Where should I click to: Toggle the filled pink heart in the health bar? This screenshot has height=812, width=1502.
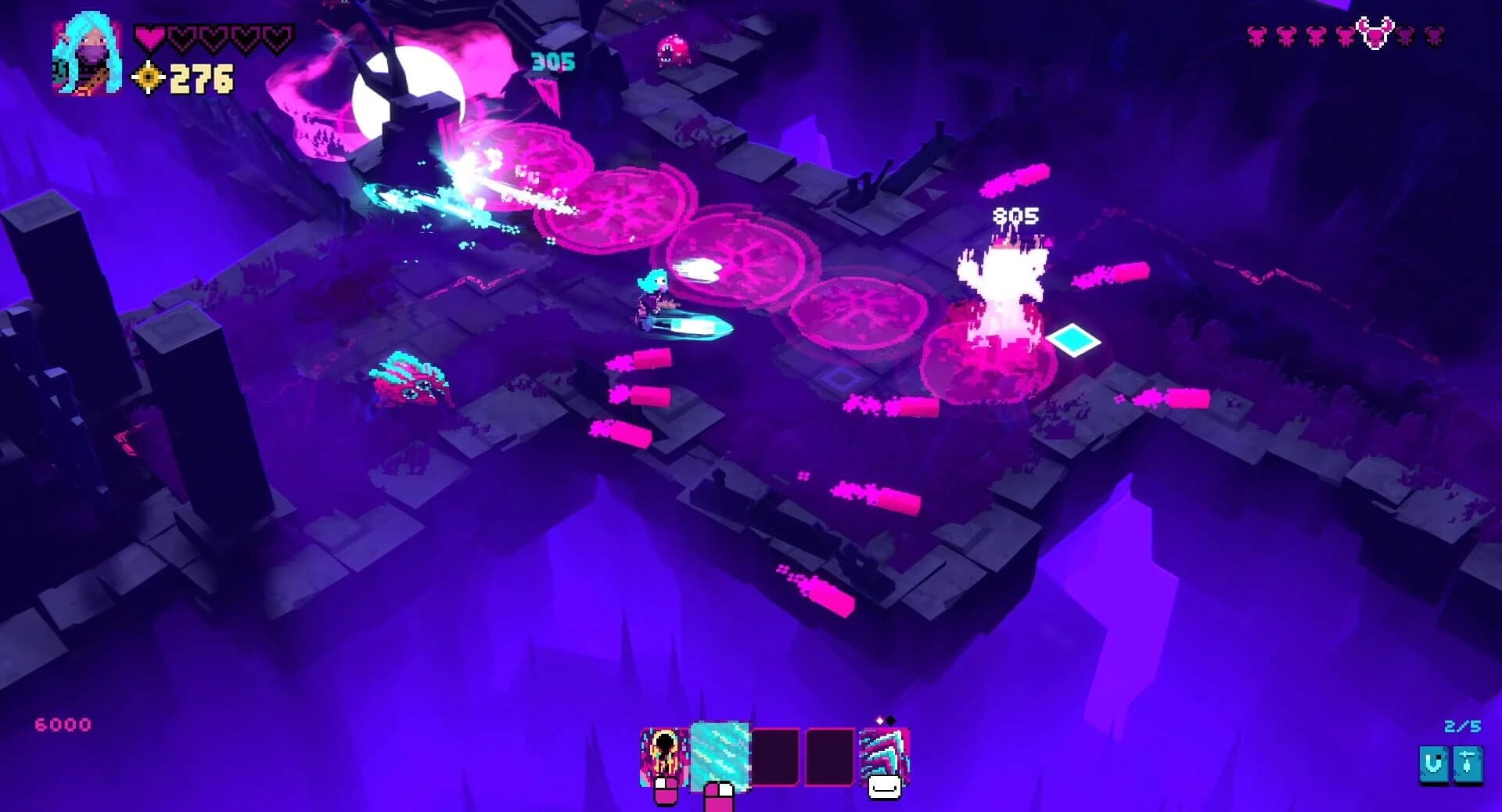click(149, 36)
